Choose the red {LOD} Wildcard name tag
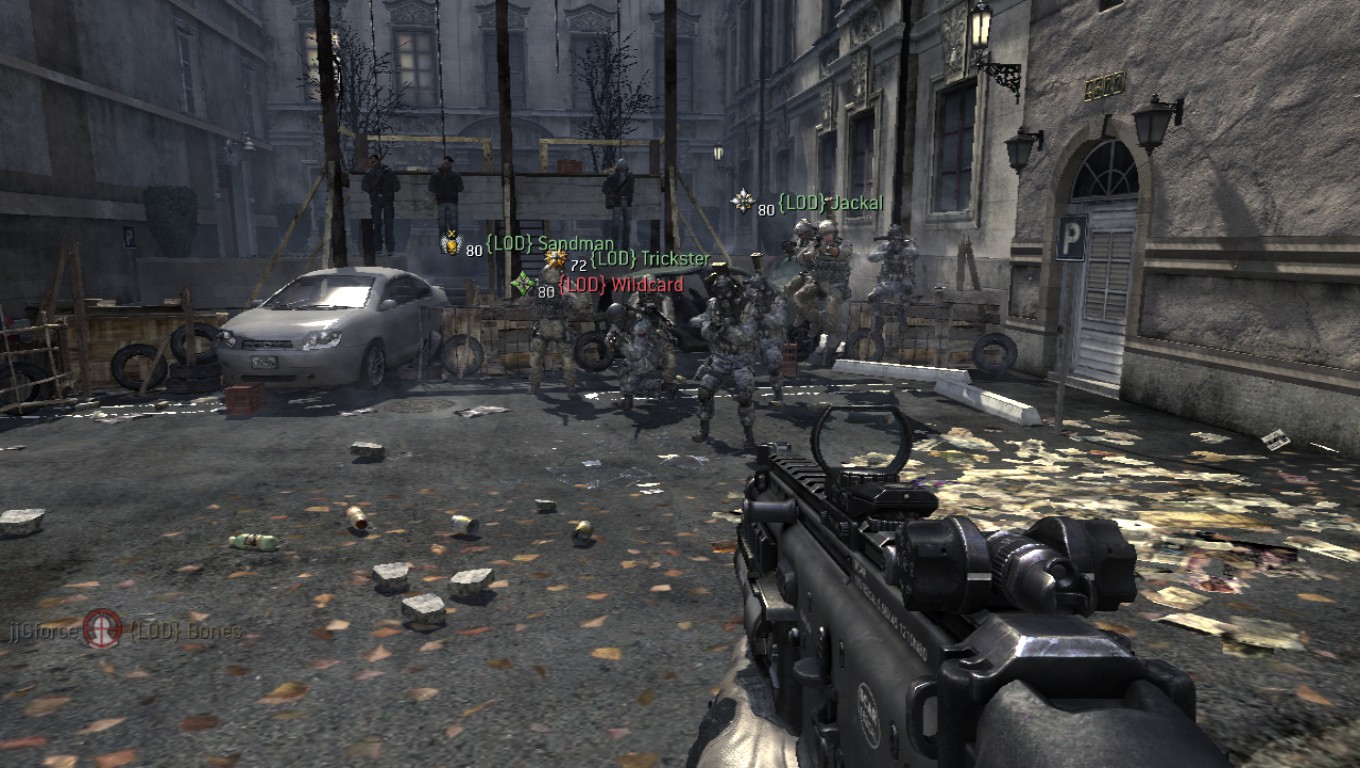This screenshot has width=1360, height=768. tap(620, 285)
